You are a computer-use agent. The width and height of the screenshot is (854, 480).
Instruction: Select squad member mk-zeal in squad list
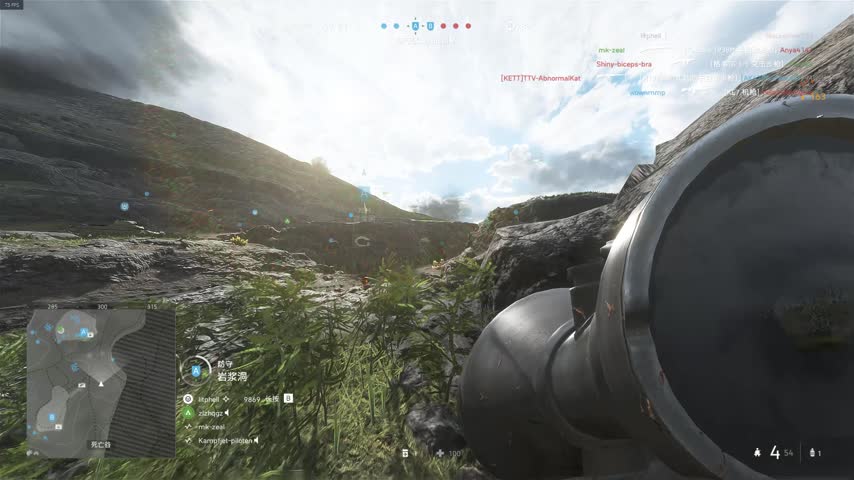point(210,426)
